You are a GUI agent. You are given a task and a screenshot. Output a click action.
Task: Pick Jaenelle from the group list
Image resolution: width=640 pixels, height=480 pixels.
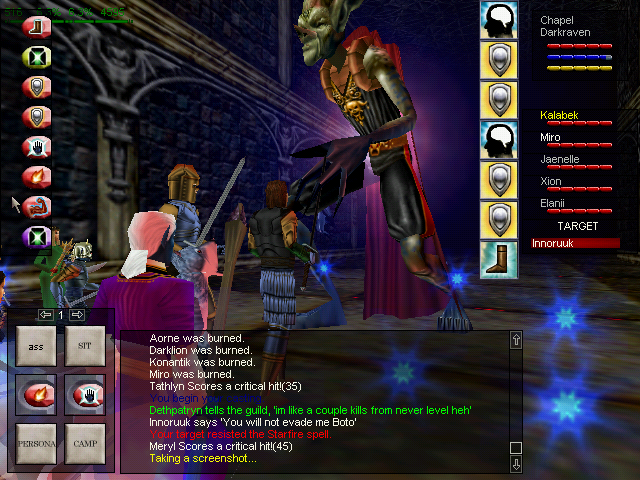[x=560, y=159]
